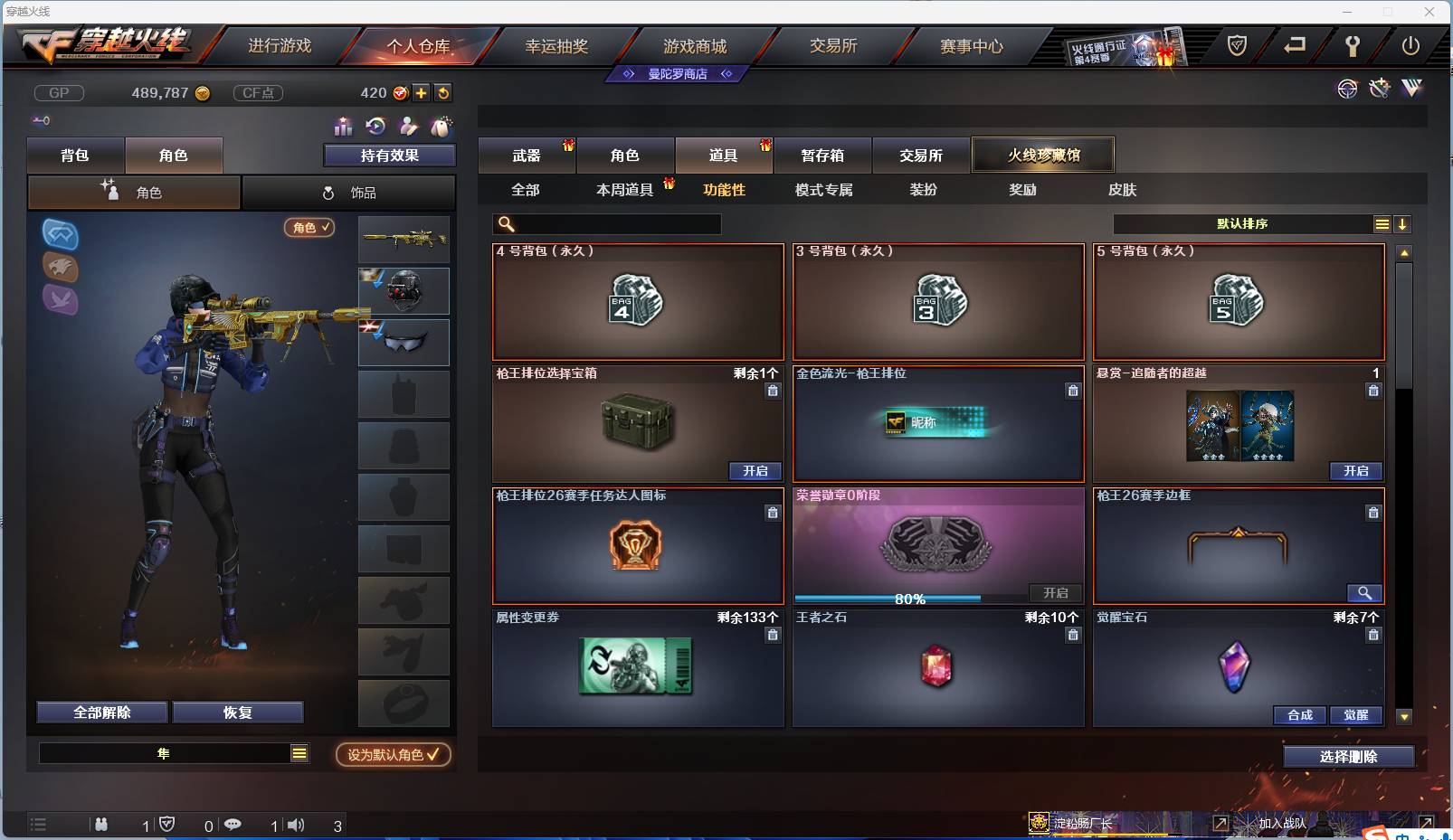This screenshot has height=840, width=1453.
Task: Click the bar-chart achievement icon above character panel
Action: 344,127
